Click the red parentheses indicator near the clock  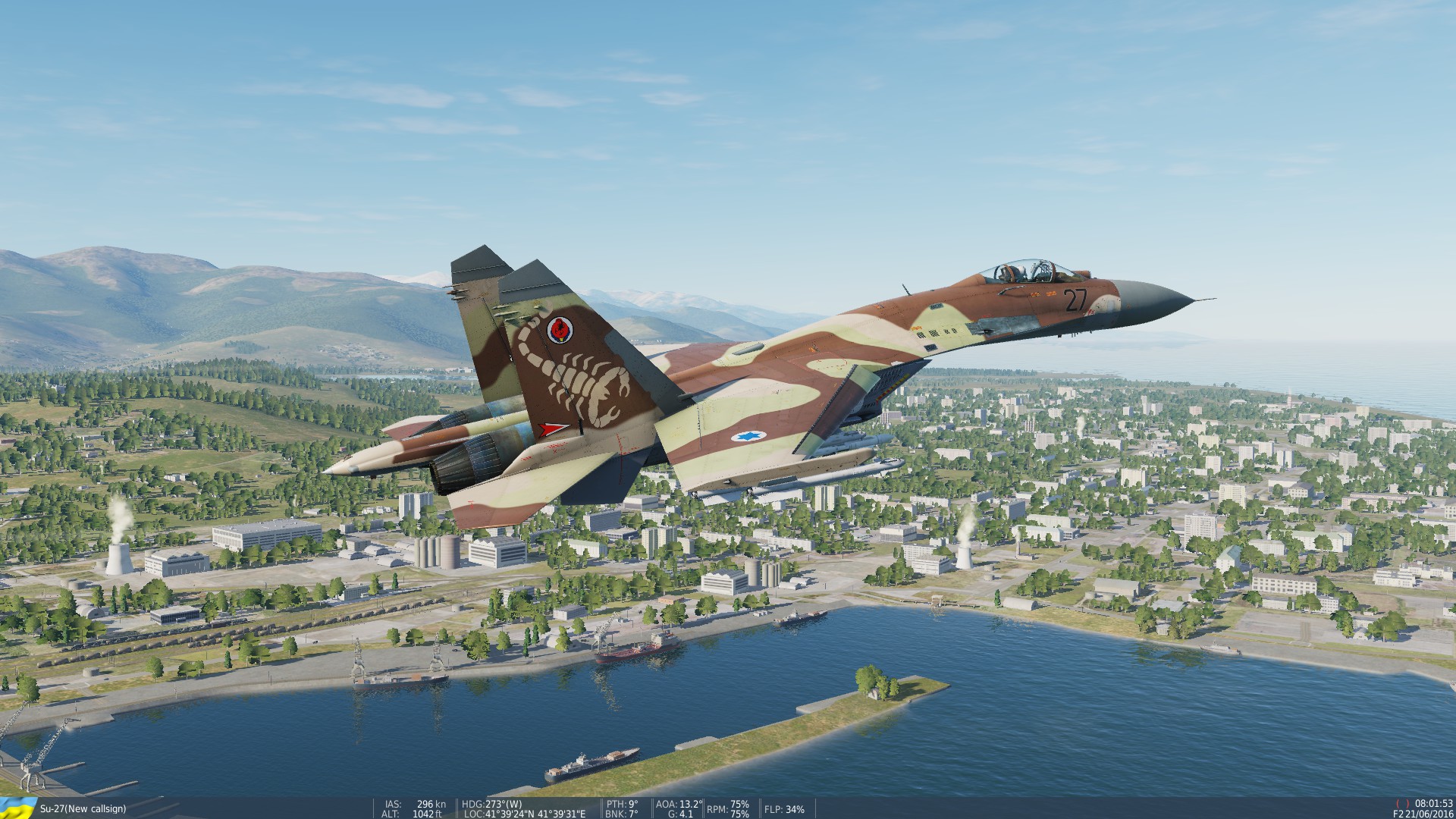click(x=1403, y=803)
